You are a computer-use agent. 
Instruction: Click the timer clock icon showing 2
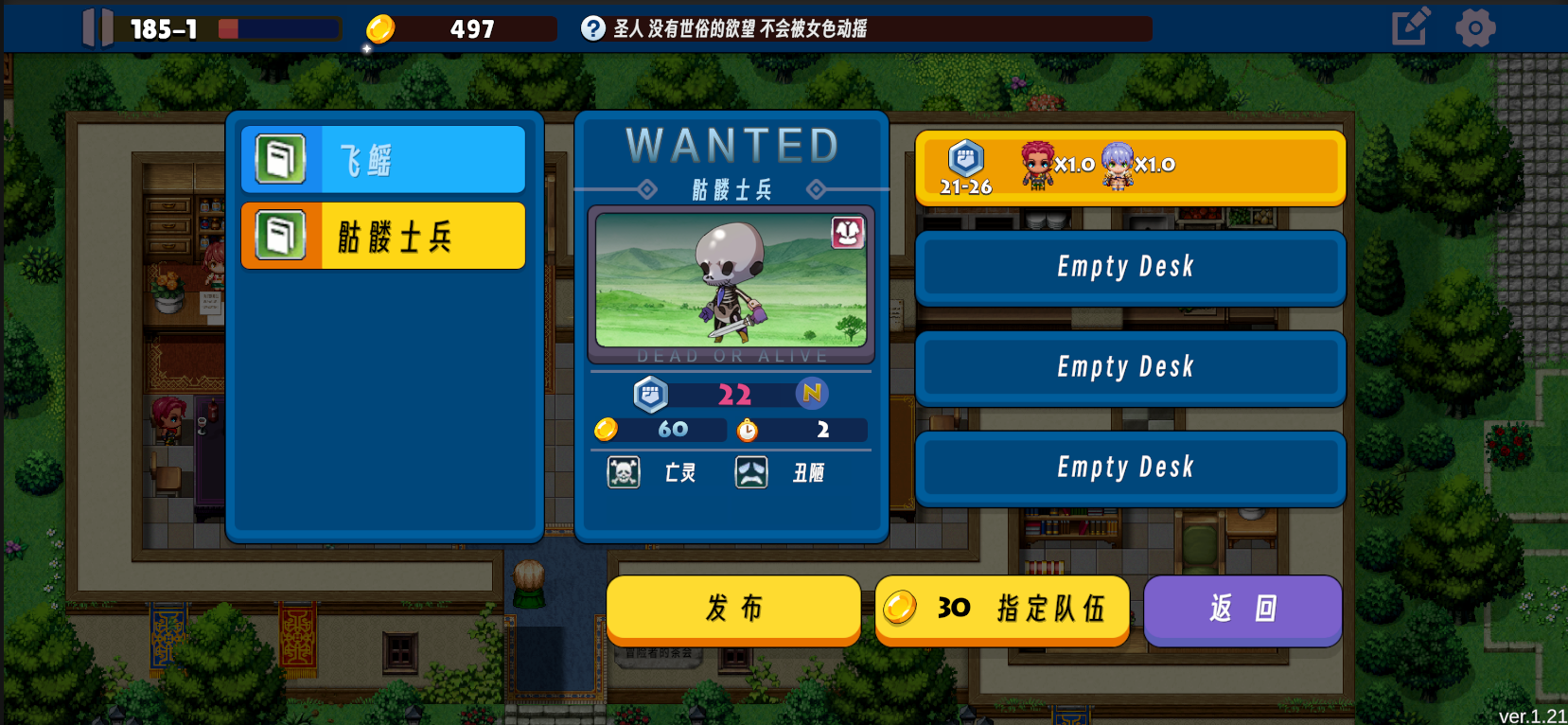[748, 430]
